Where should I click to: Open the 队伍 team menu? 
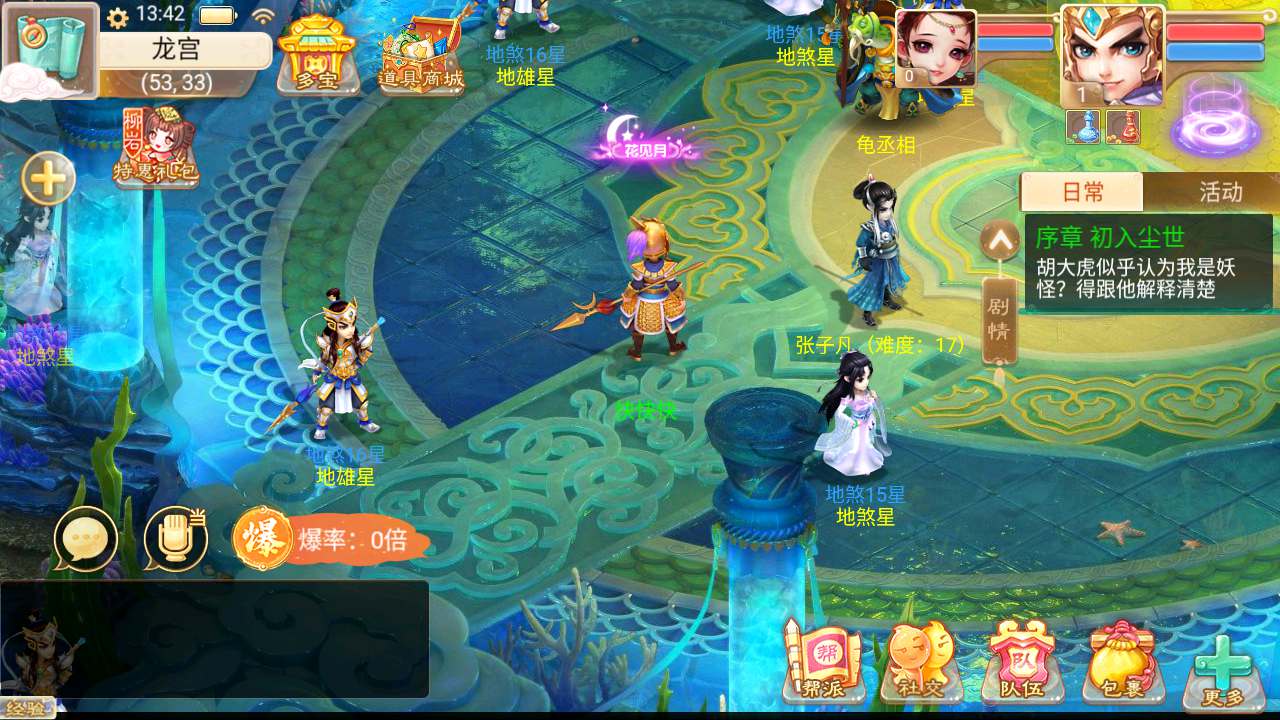(x=1021, y=662)
